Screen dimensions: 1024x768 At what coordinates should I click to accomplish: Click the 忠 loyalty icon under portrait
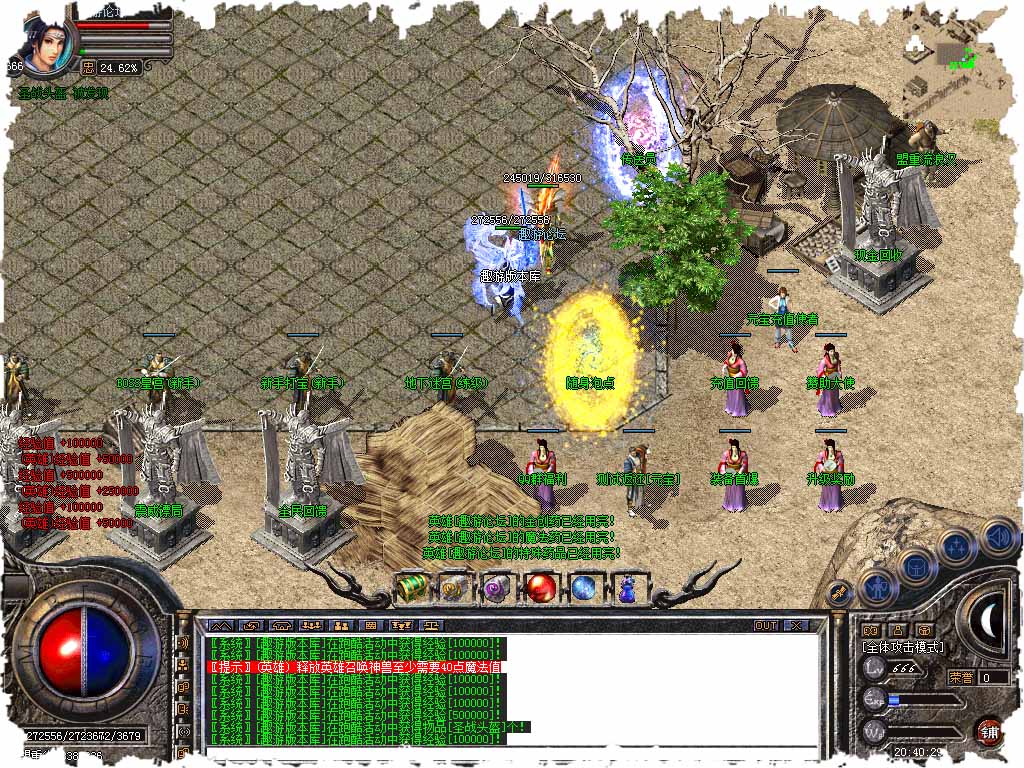coord(87,68)
